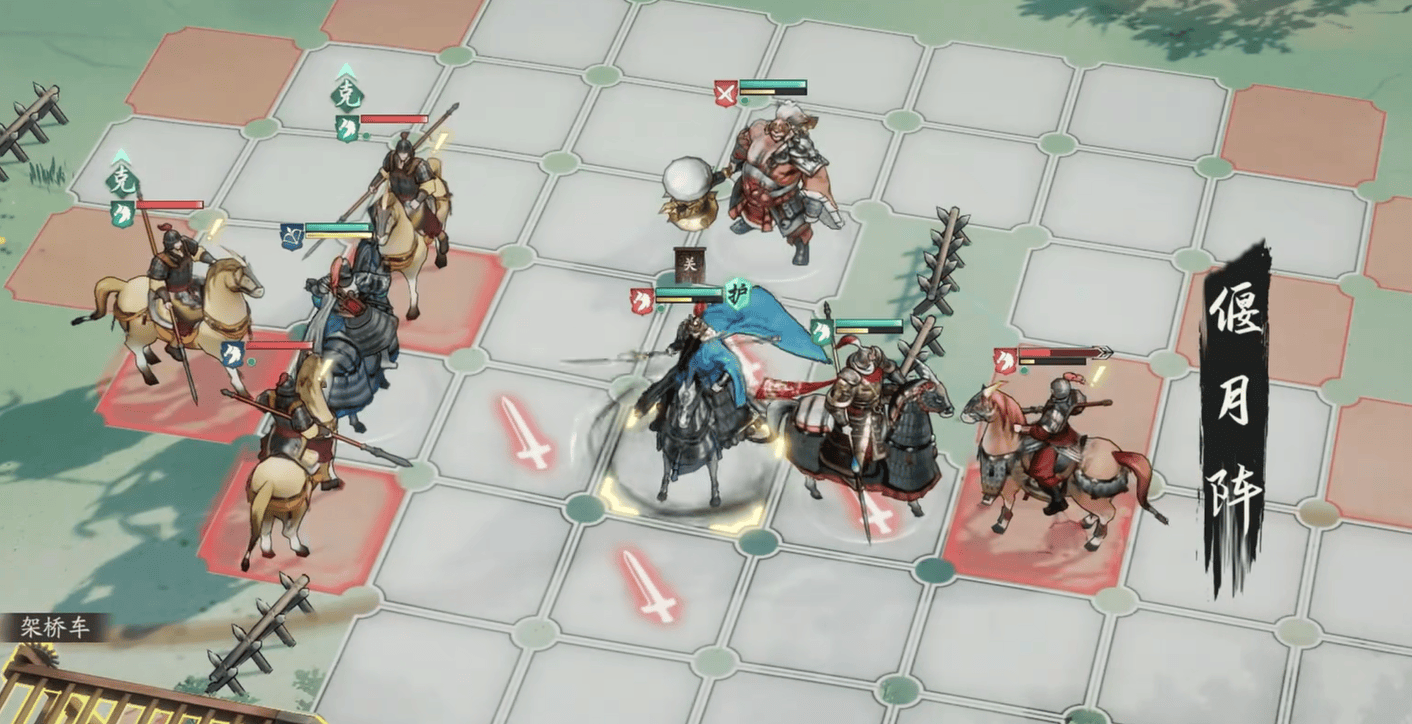
Task: Choose the sword-marked tile below Guan Yu
Action: pos(648,584)
